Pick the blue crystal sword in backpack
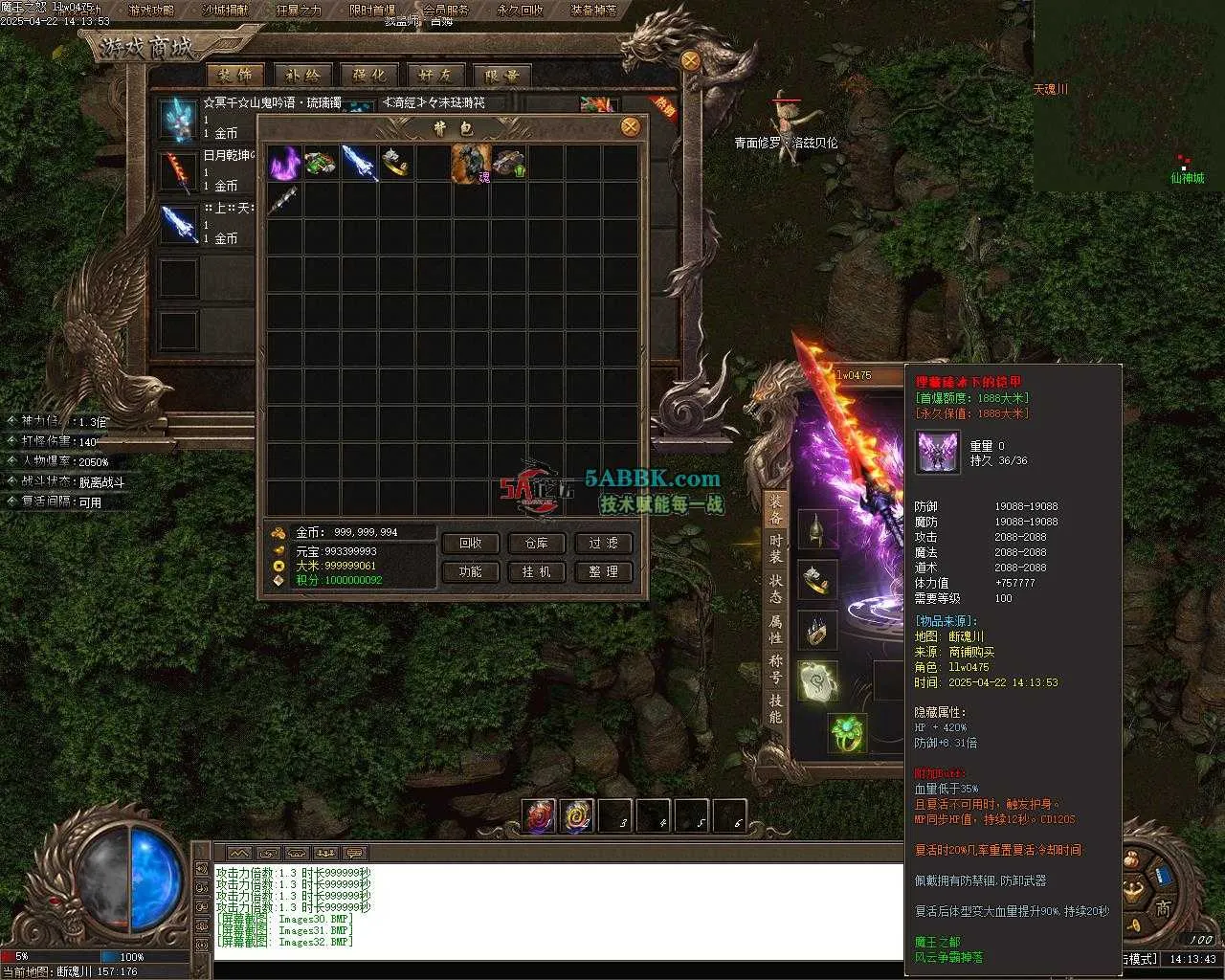This screenshot has width=1225, height=980. click(x=358, y=163)
